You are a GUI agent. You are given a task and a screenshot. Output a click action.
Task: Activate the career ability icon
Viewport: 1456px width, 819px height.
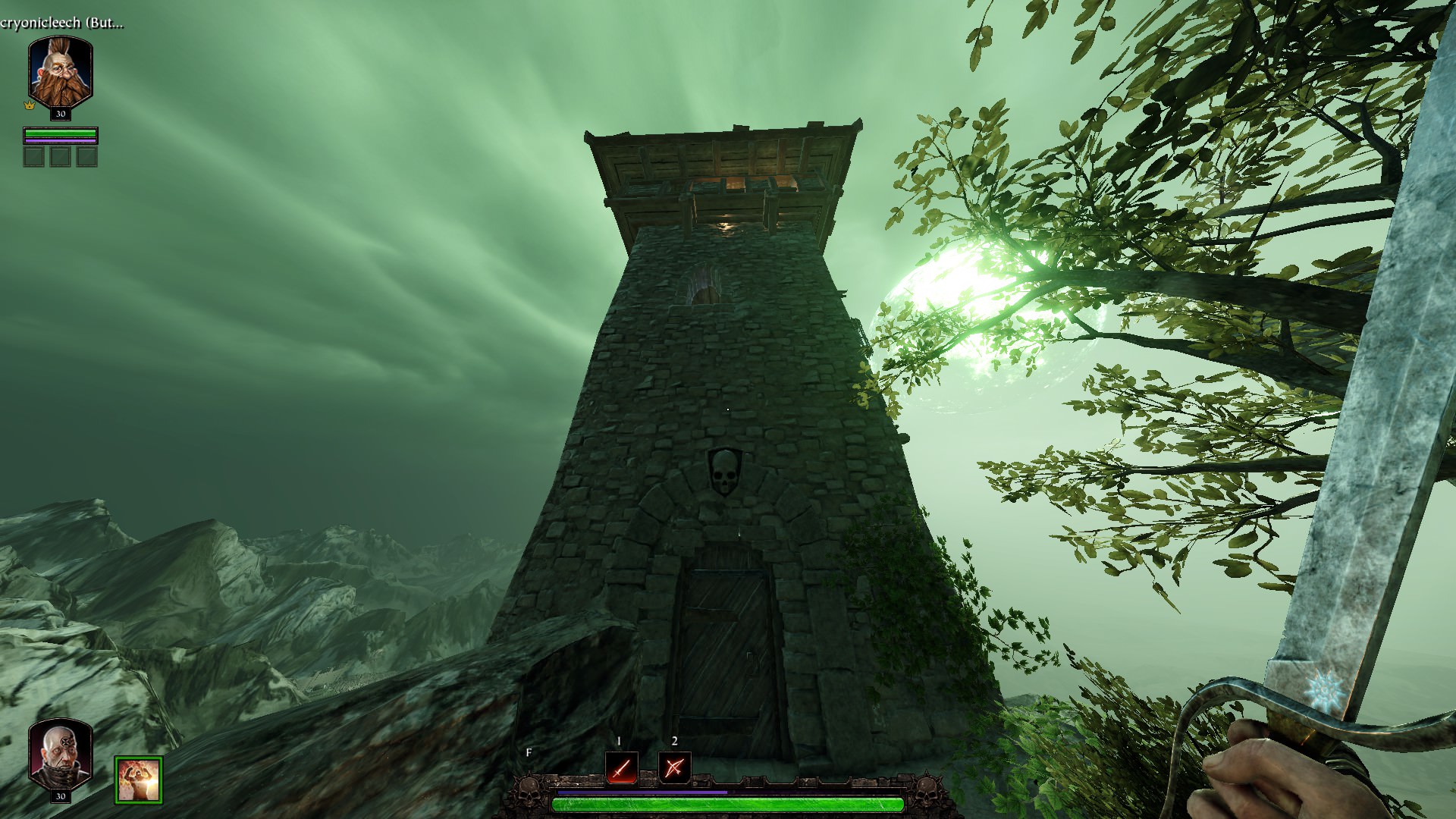point(139,779)
